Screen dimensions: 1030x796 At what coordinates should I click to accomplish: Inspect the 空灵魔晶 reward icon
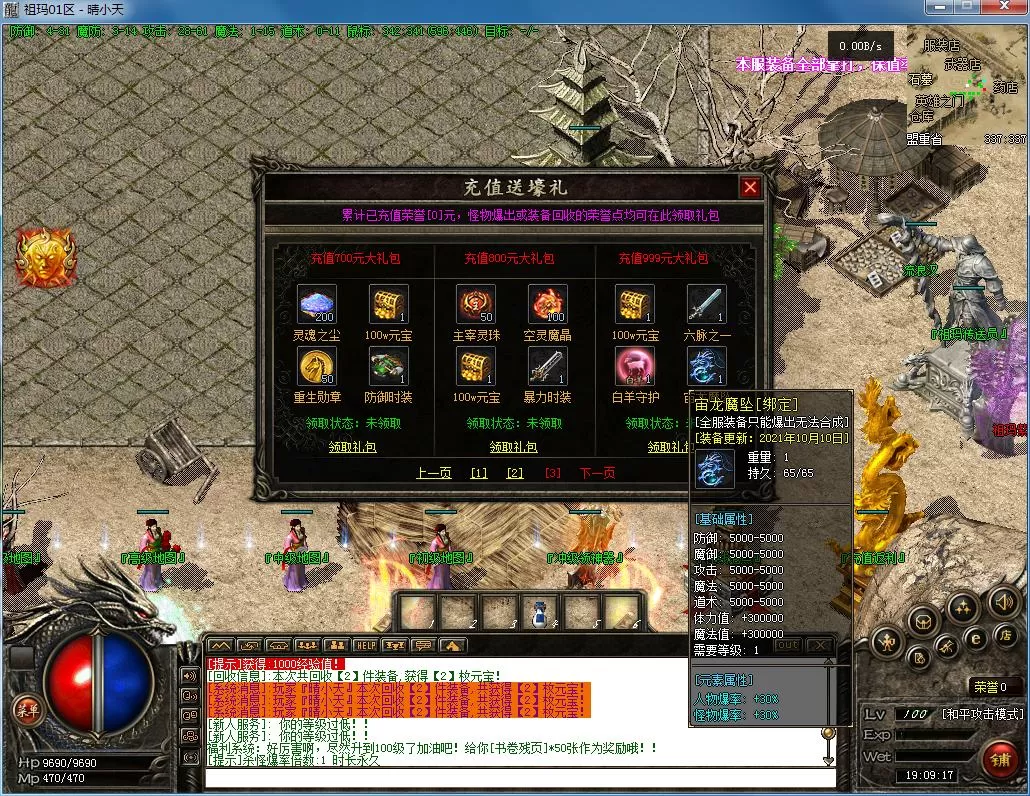(547, 304)
